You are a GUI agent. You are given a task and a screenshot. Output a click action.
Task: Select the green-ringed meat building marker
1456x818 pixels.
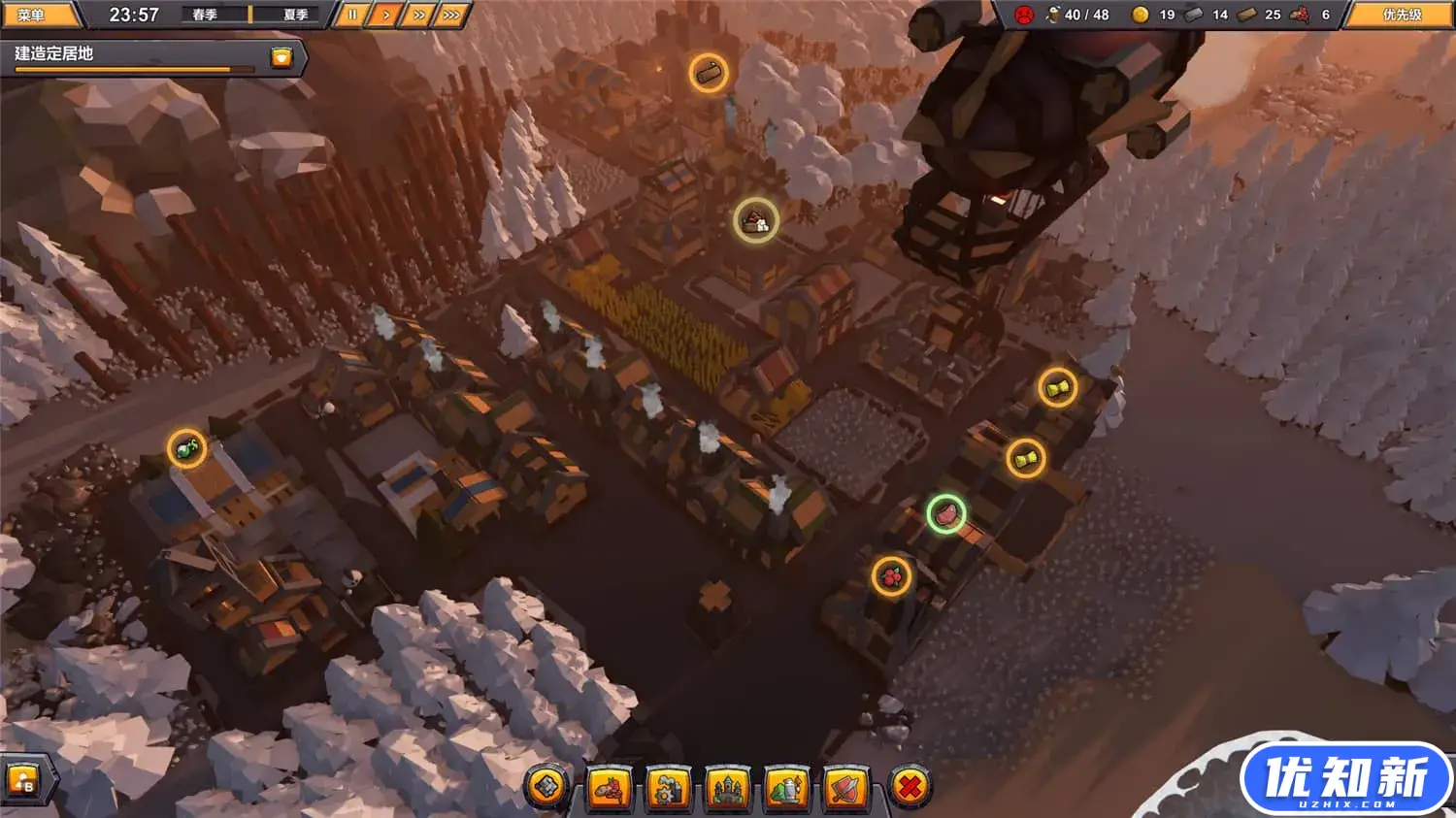[945, 513]
